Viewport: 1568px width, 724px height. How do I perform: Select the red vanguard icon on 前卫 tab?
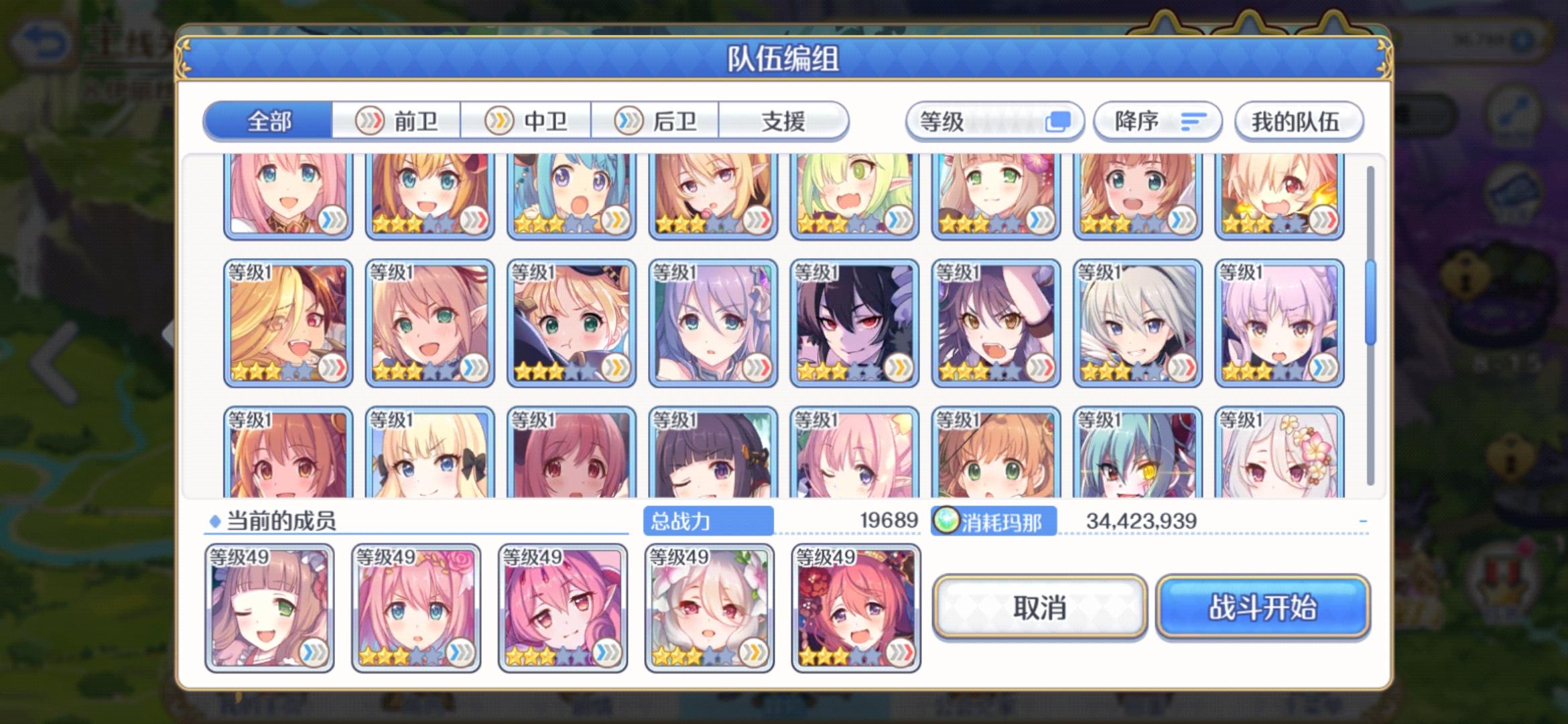(370, 121)
